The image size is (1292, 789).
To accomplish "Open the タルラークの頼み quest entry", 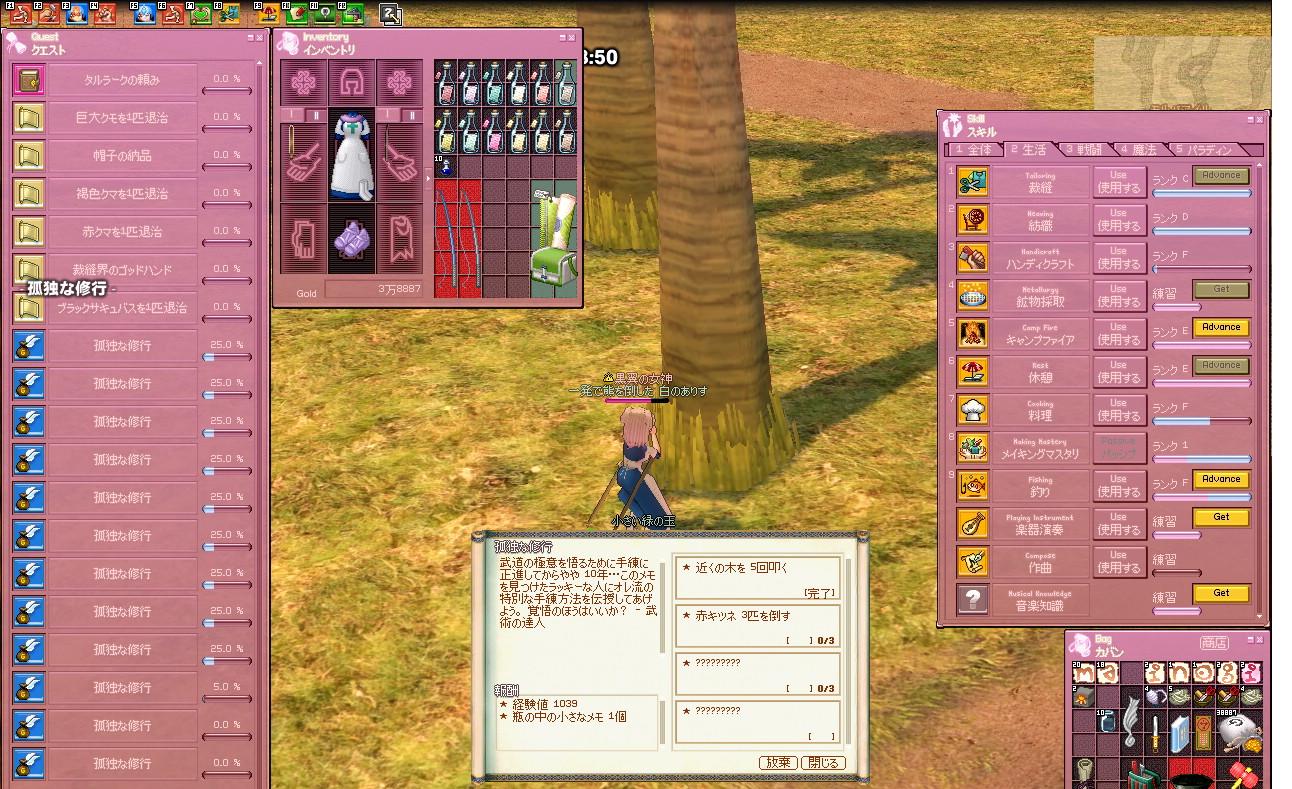I will 122,80.
